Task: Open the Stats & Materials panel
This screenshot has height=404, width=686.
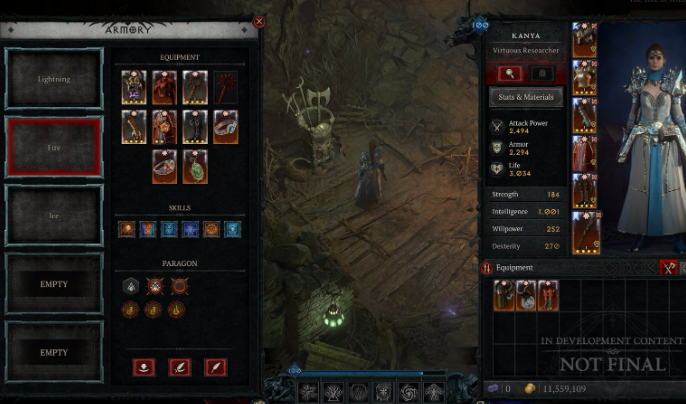Action: click(x=526, y=98)
